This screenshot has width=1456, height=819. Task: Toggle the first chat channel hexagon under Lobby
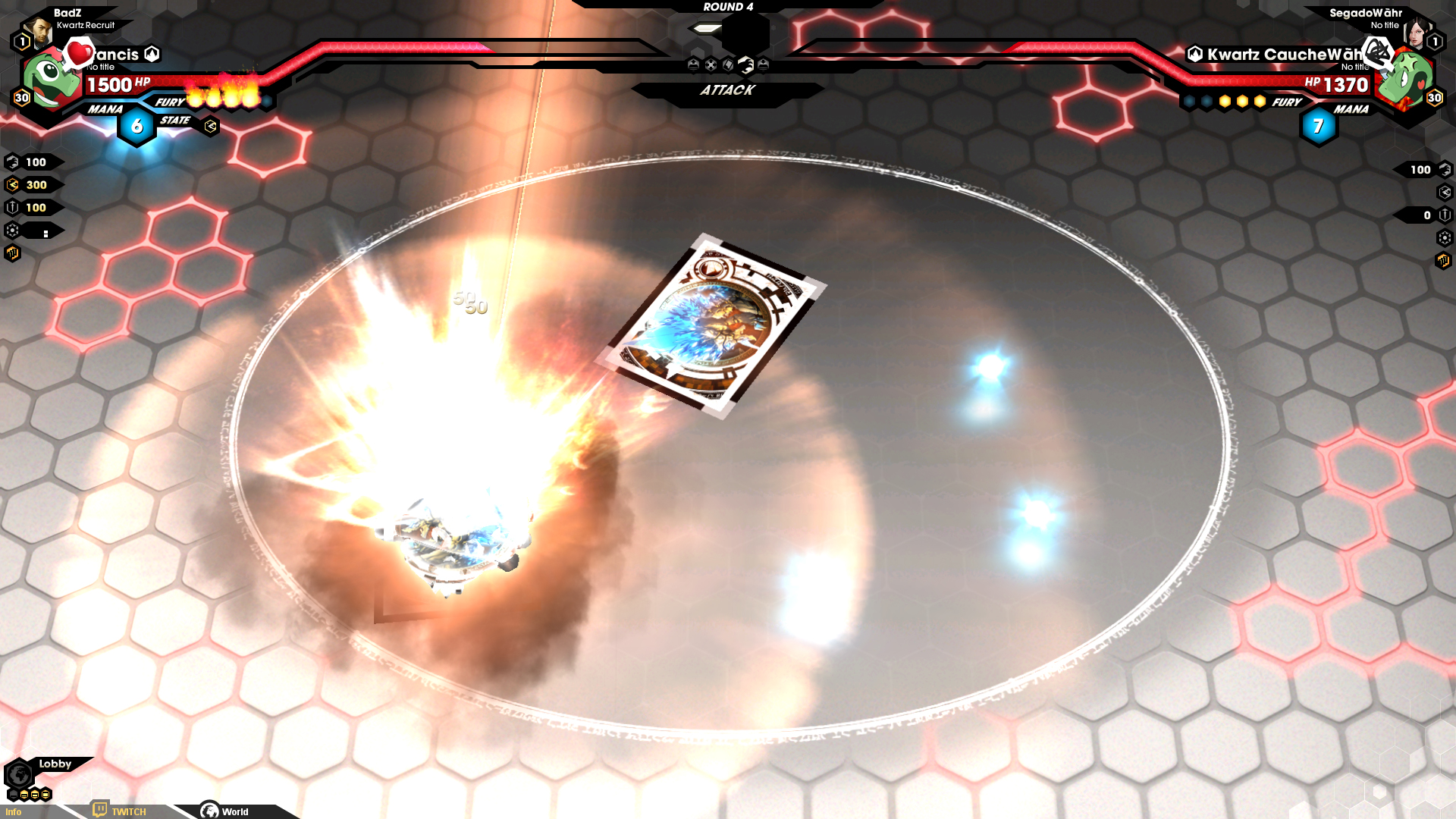(x=14, y=794)
